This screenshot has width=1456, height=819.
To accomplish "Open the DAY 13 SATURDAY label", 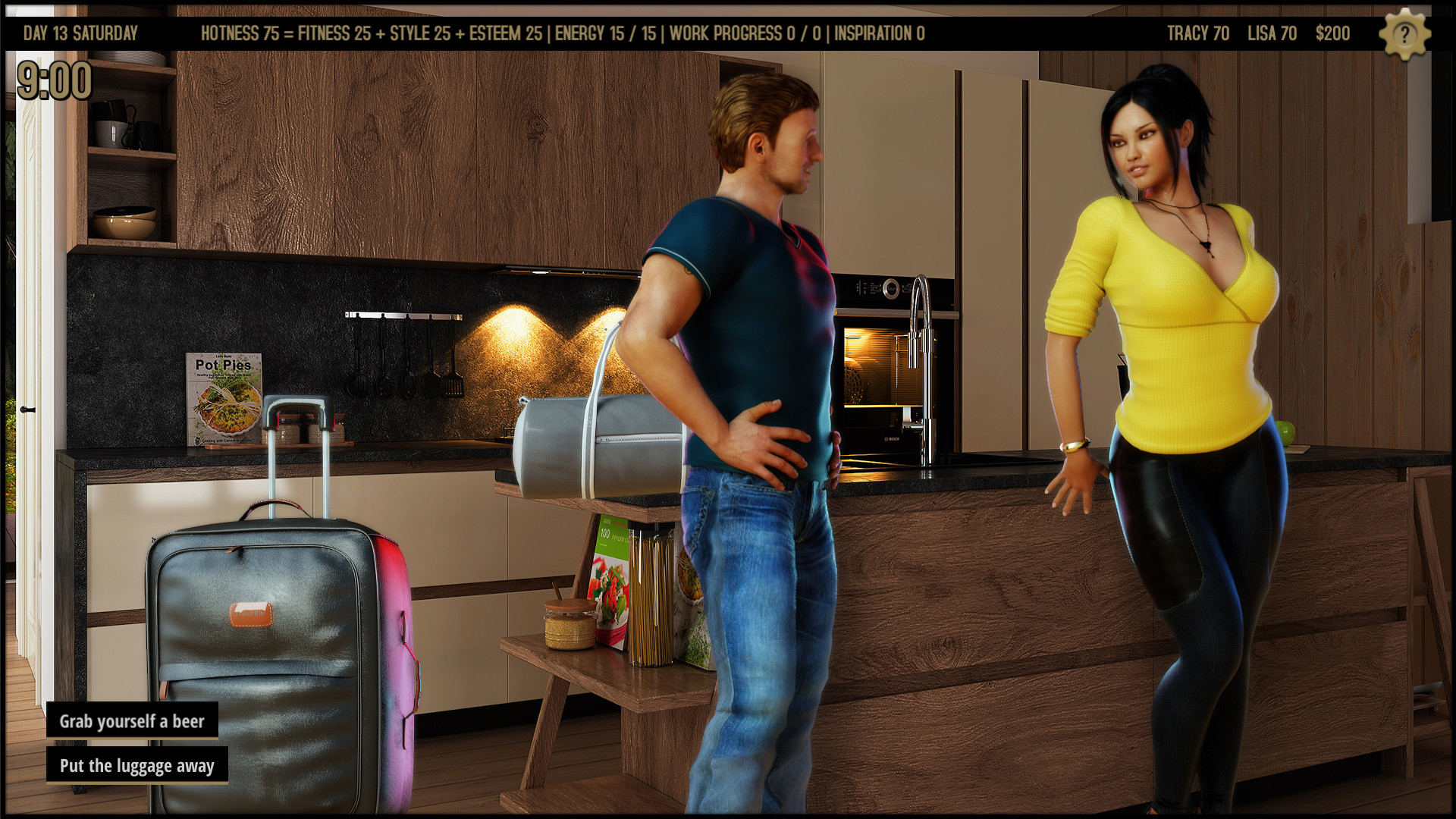I will pyautogui.click(x=80, y=33).
